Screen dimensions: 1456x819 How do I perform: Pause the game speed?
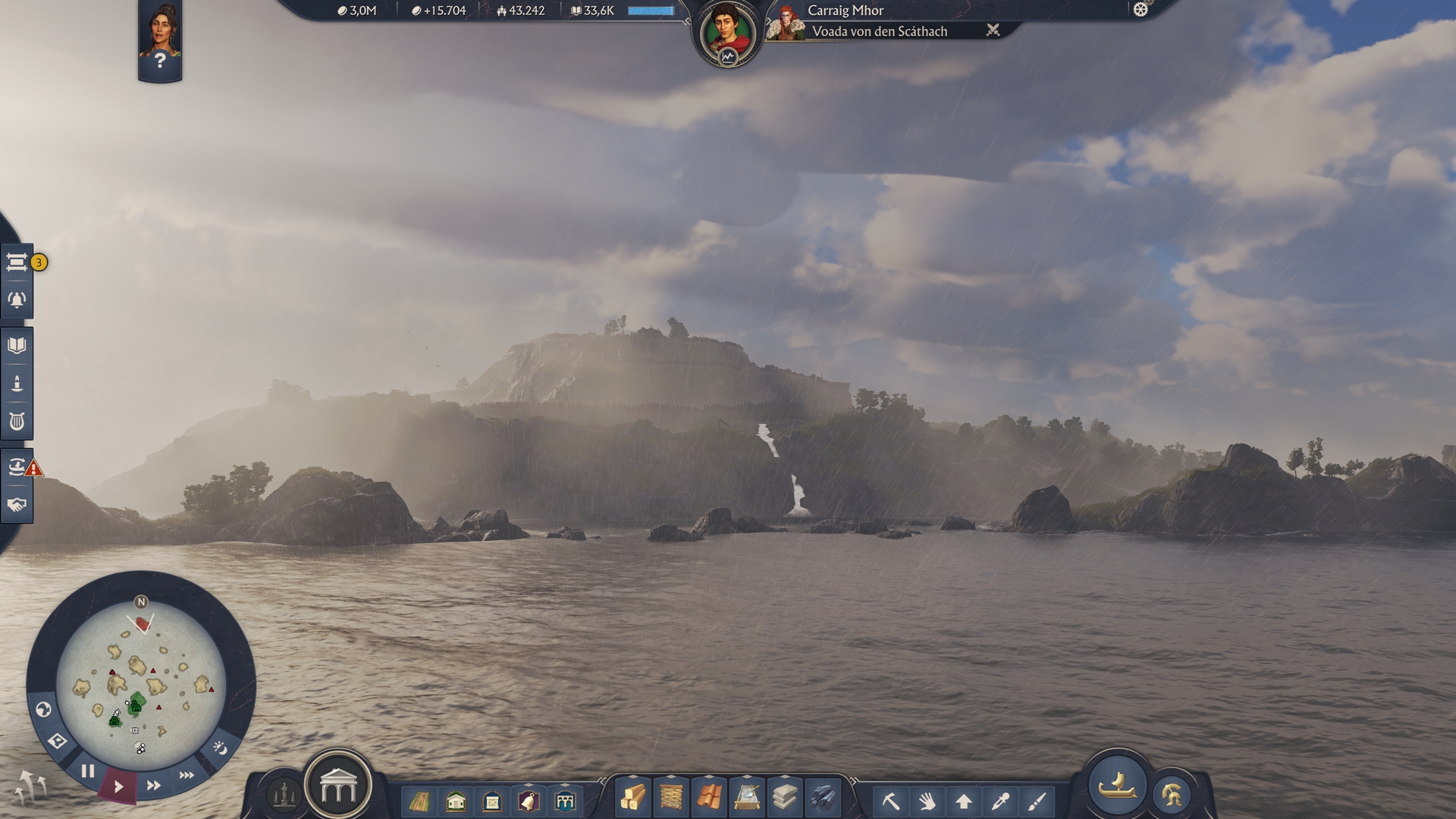(88, 772)
